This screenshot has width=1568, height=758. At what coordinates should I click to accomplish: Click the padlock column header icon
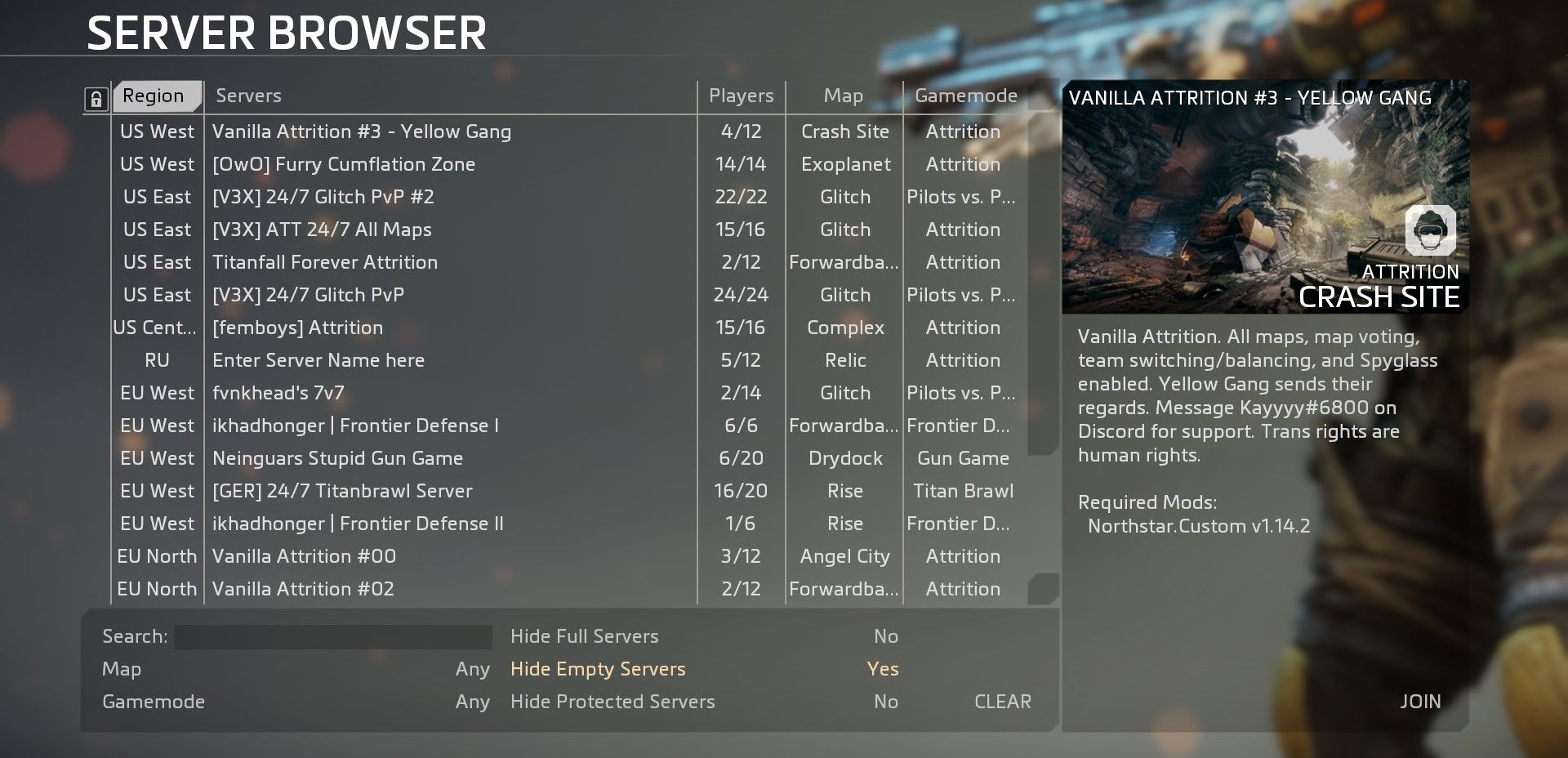(96, 100)
